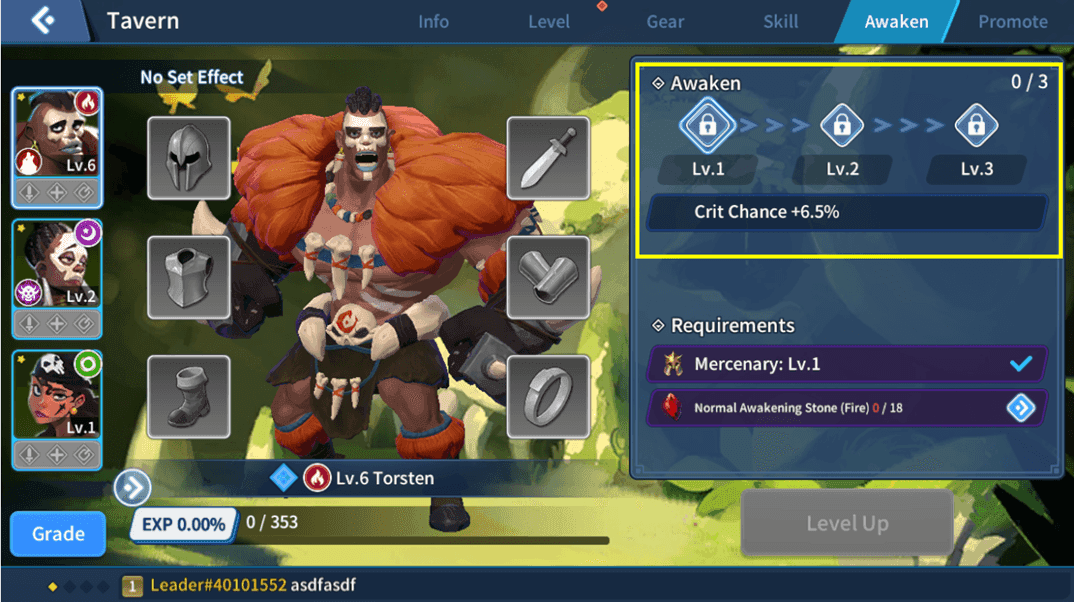Switch to the Promote tab
Viewport: 1074px width, 602px height.
click(1012, 21)
